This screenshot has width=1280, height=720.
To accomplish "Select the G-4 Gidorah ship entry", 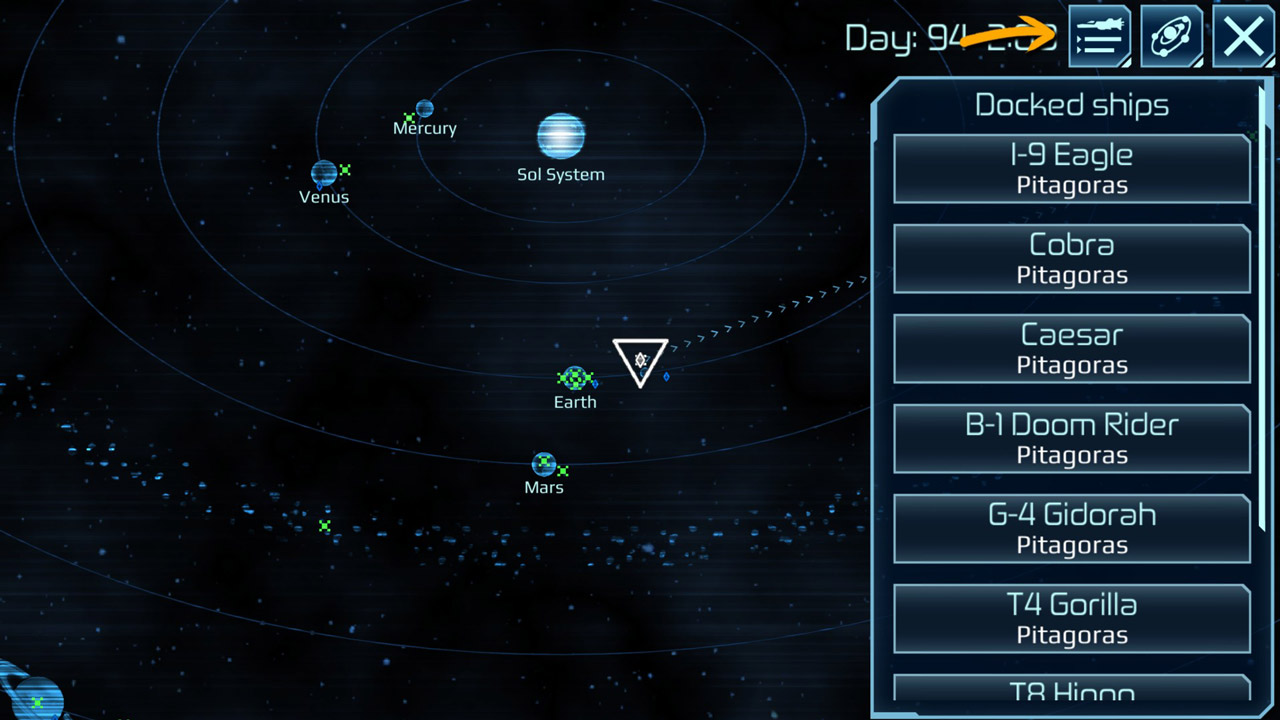I will click(1071, 529).
